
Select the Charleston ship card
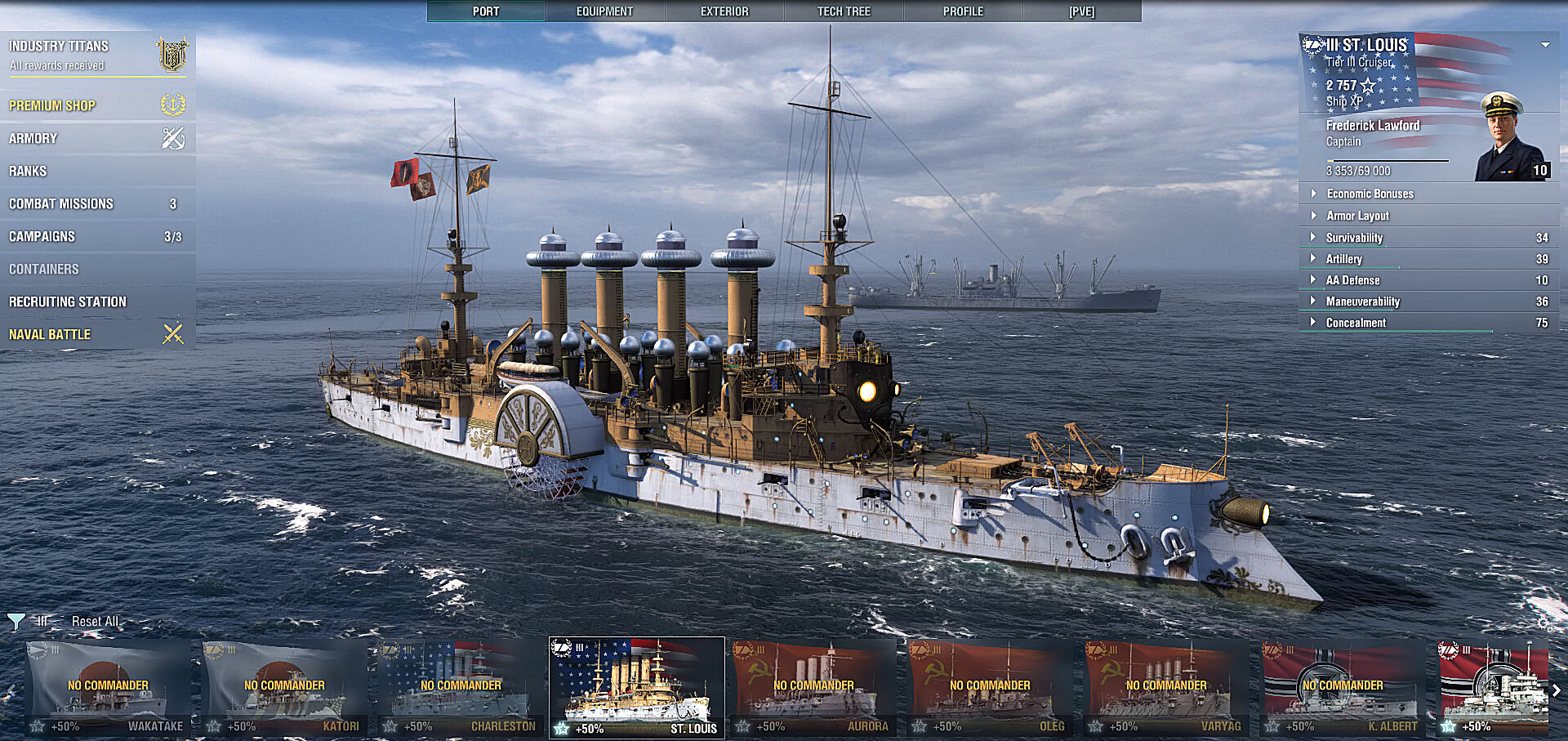461,688
